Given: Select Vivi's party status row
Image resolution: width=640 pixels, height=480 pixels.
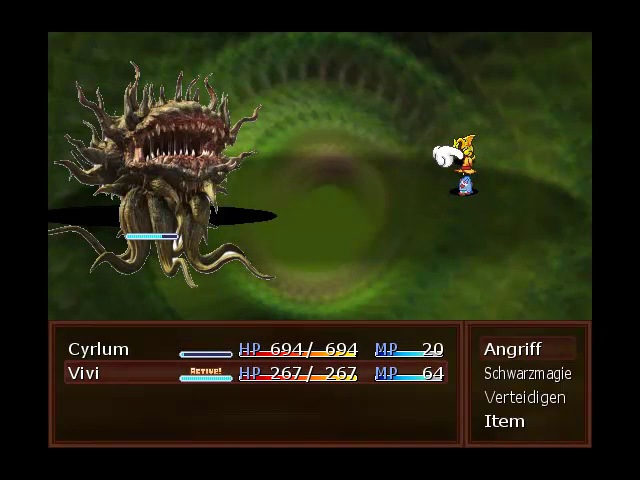Looking at the screenshot, I should pyautogui.click(x=255, y=373).
